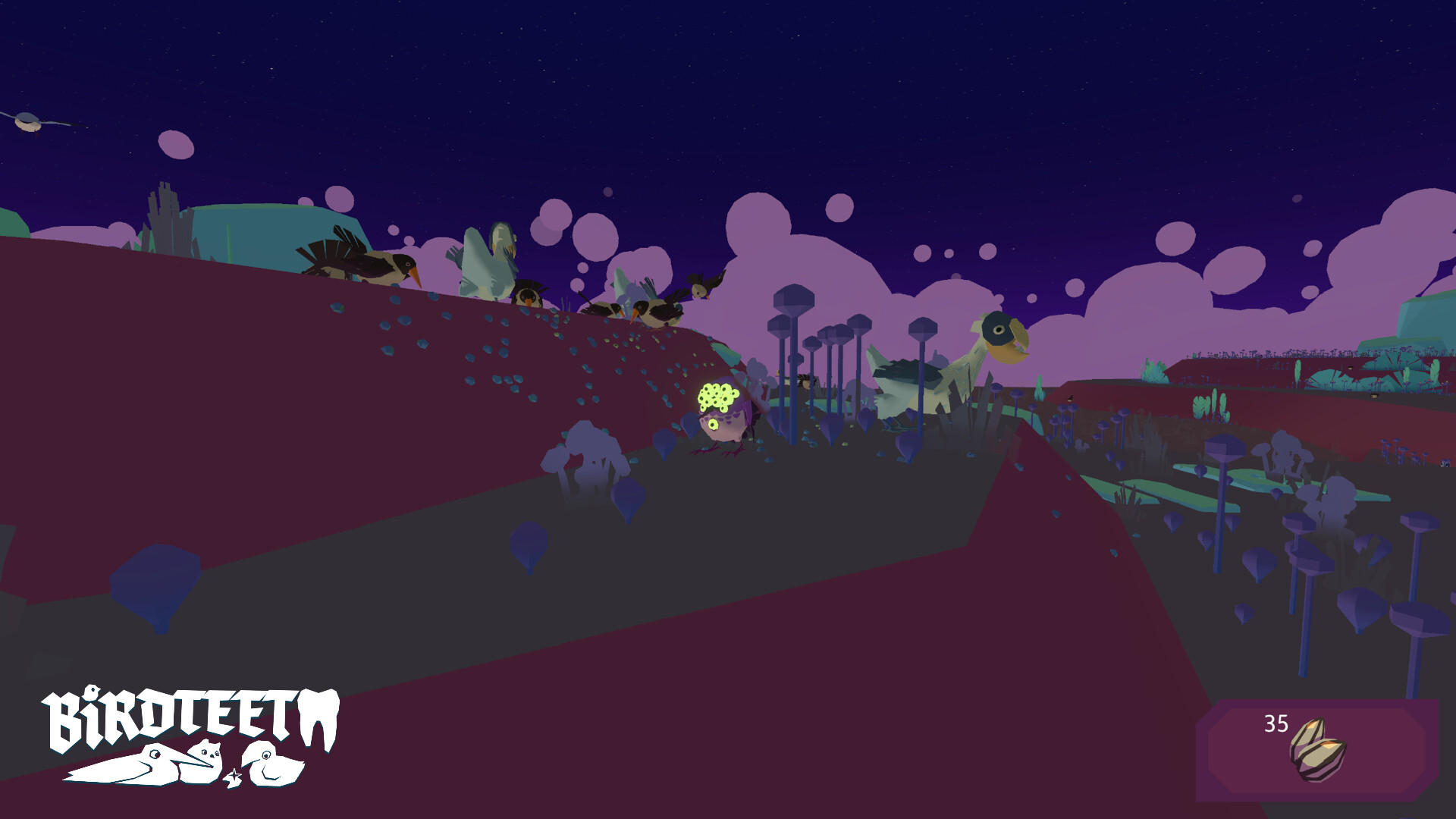Click the purple bushy tree on the slope
This screenshot has height=819, width=1456.
click(x=584, y=447)
